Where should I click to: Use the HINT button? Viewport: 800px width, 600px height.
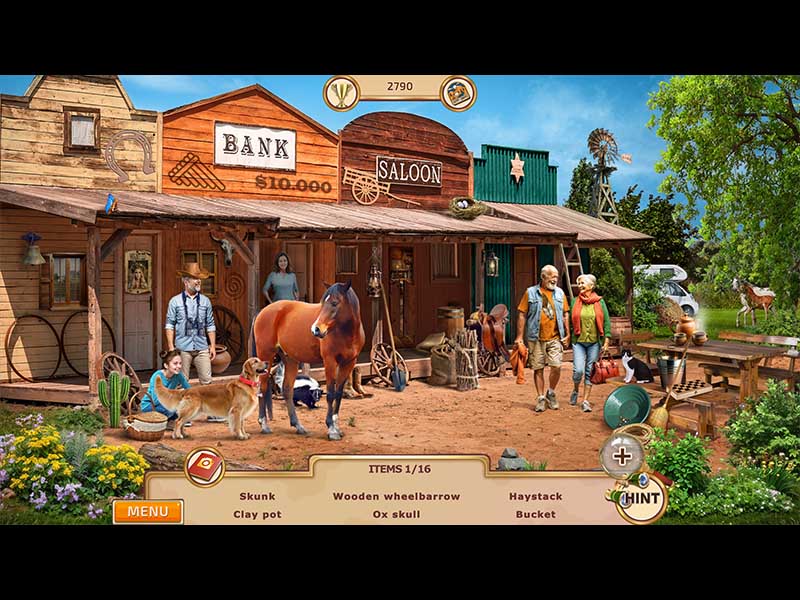642,498
